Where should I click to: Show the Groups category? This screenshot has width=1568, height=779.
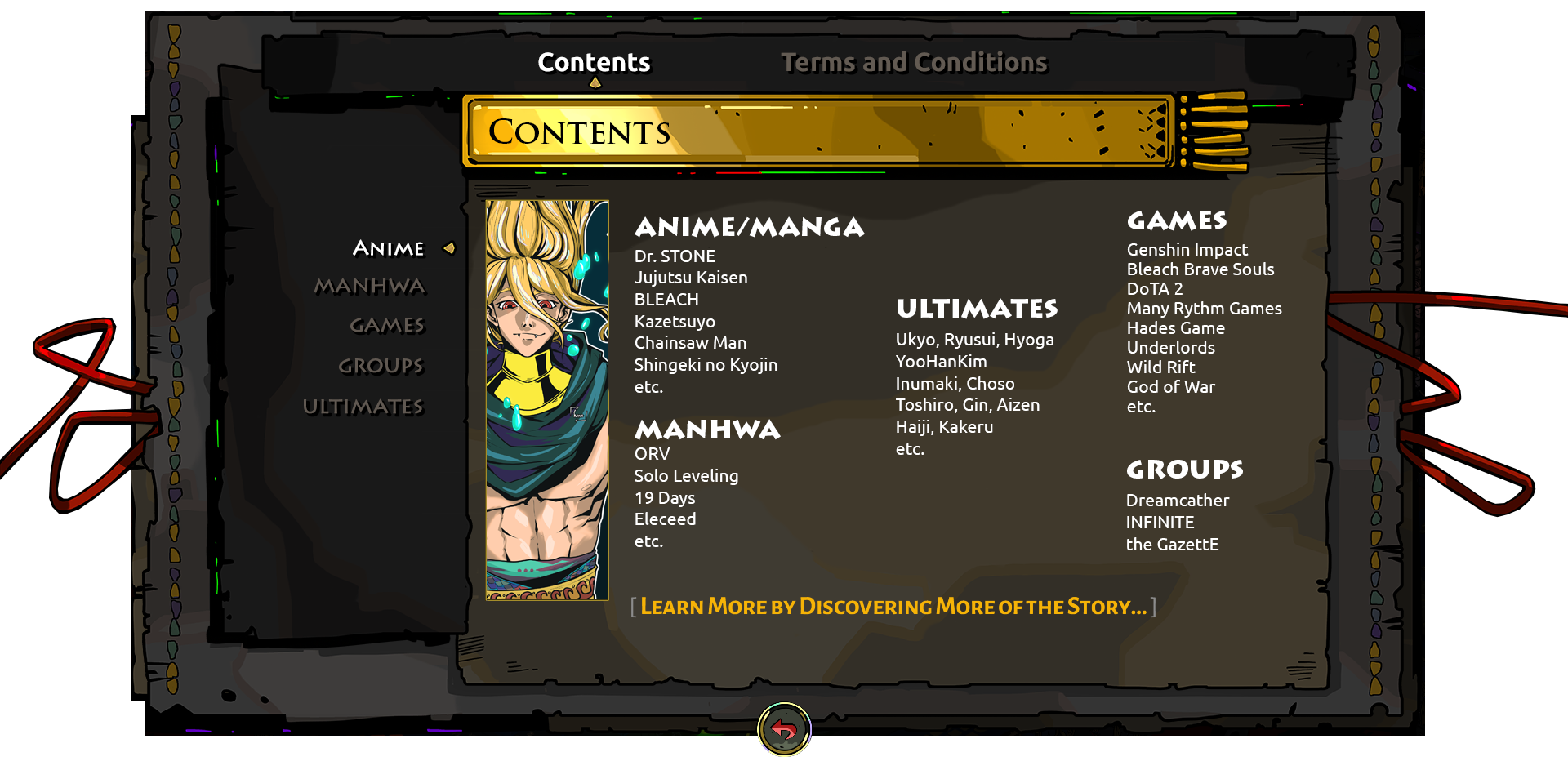point(381,366)
